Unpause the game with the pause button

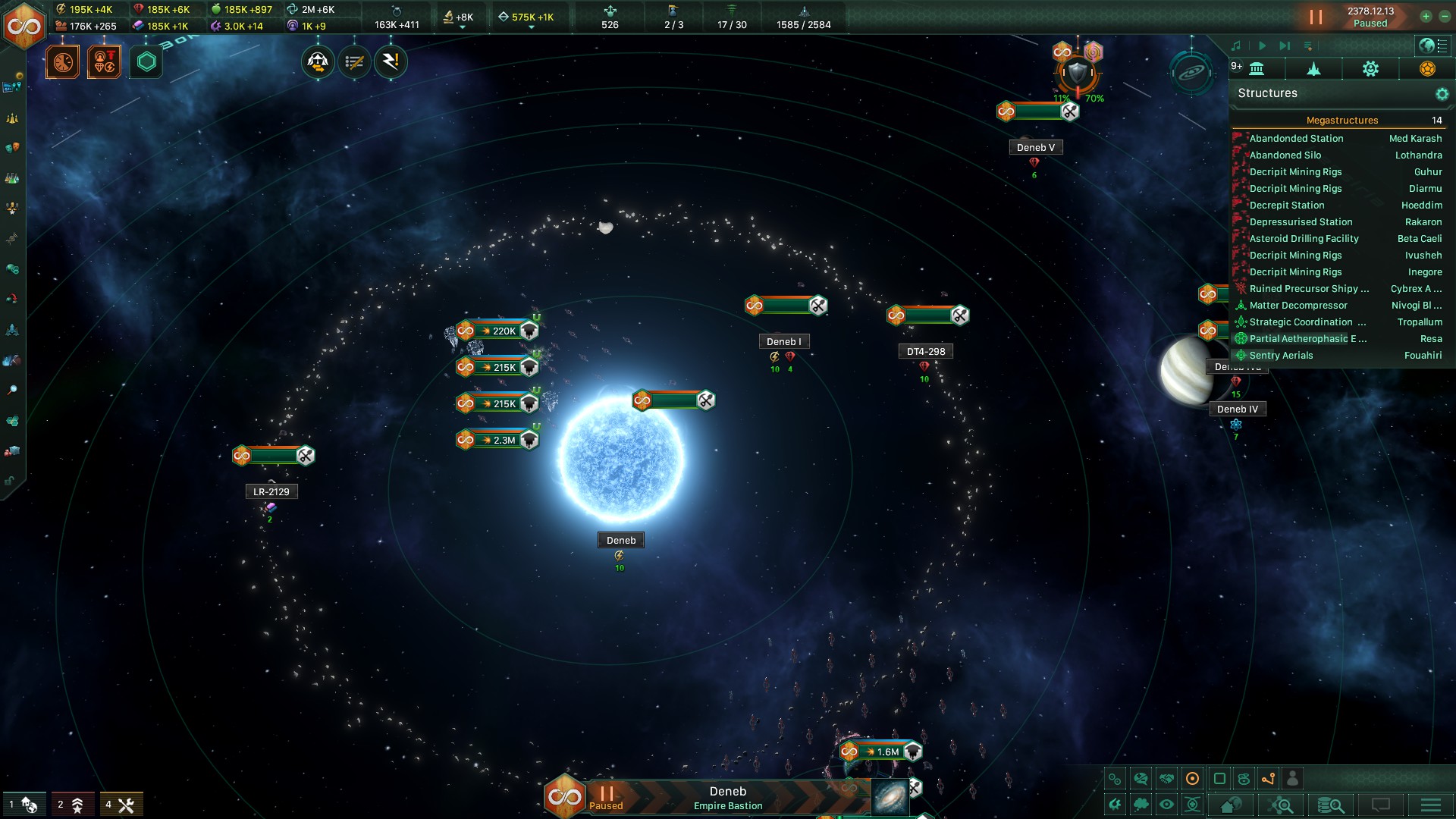click(x=1316, y=17)
